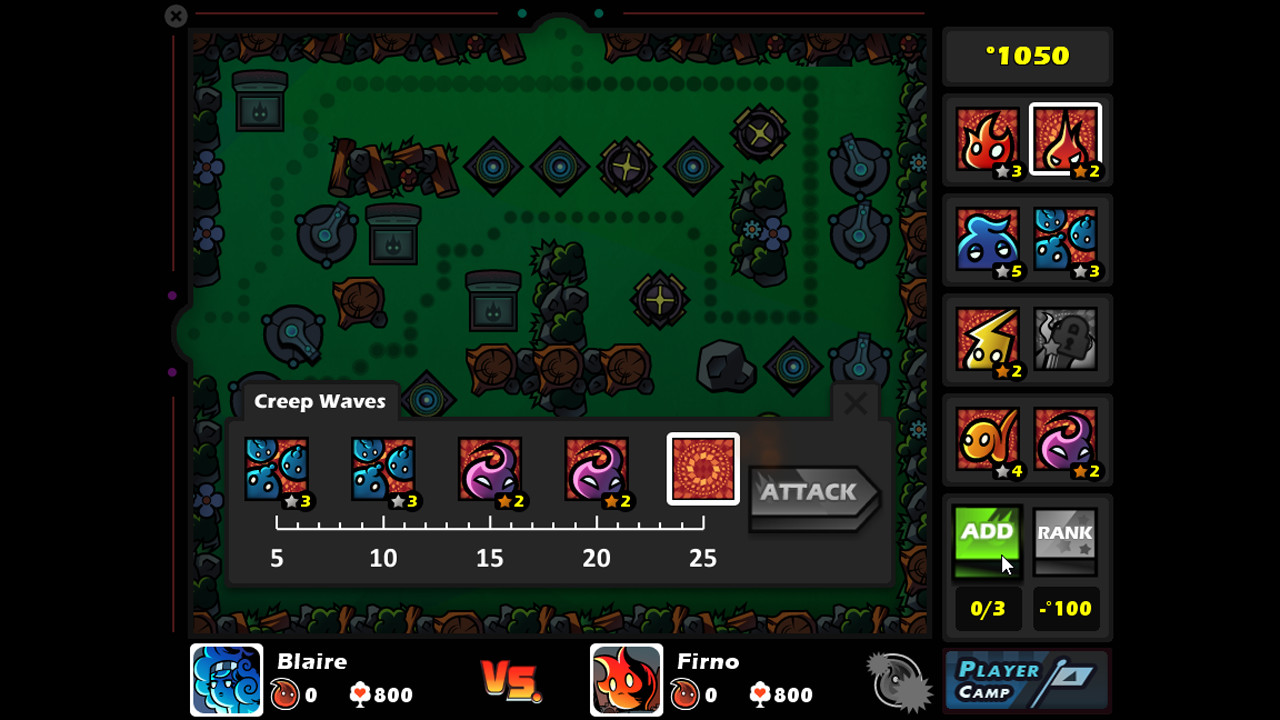This screenshot has width=1280, height=720.
Task: Choose the yellow lightning creep card
Action: 987,340
